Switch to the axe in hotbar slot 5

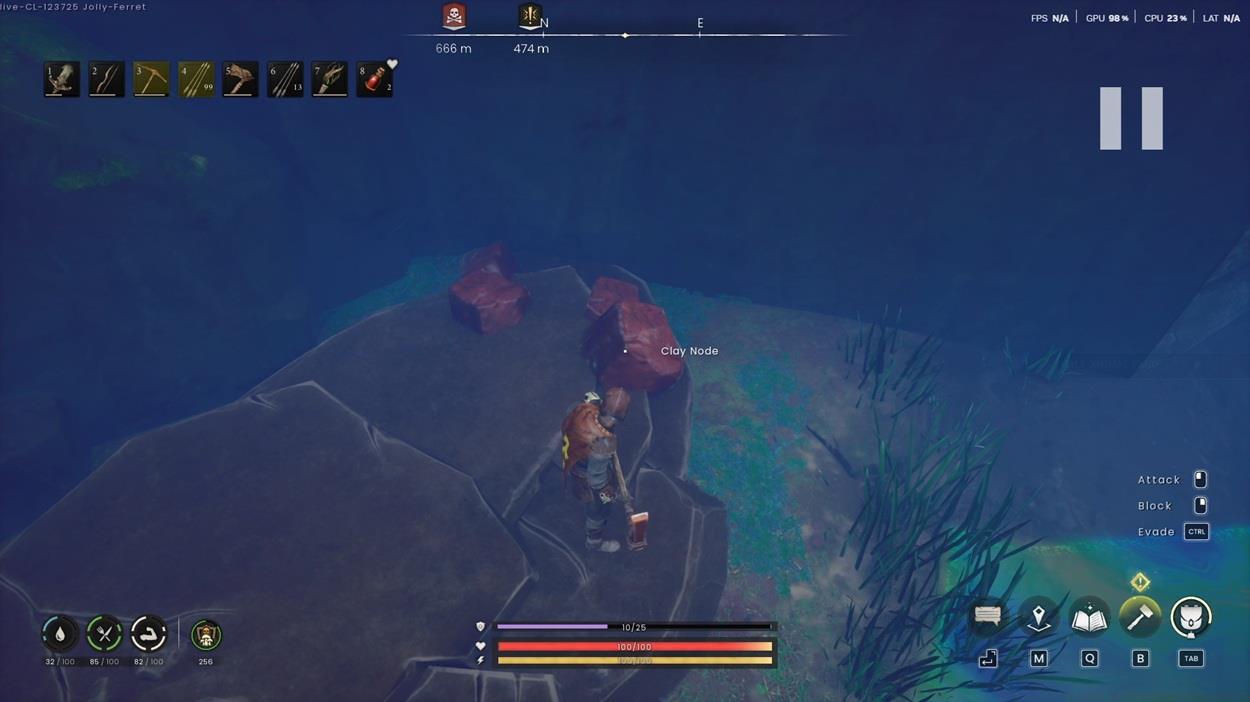pos(240,79)
